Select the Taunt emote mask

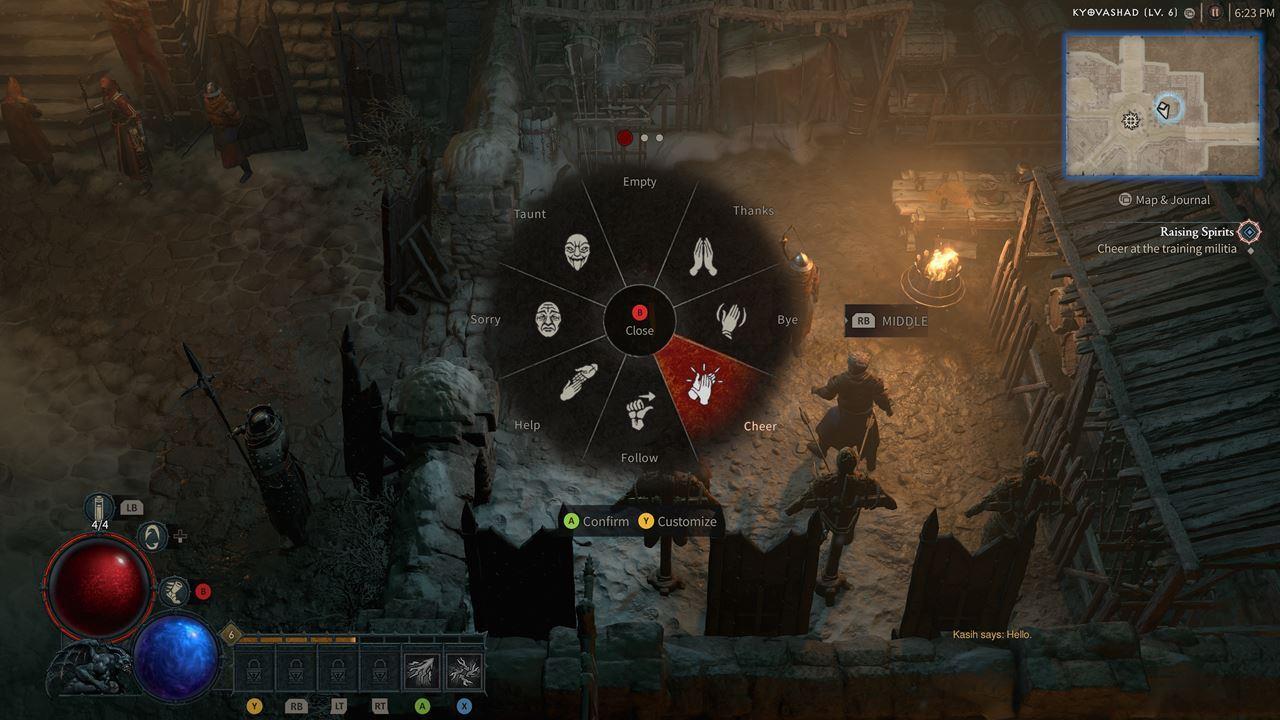coord(578,250)
